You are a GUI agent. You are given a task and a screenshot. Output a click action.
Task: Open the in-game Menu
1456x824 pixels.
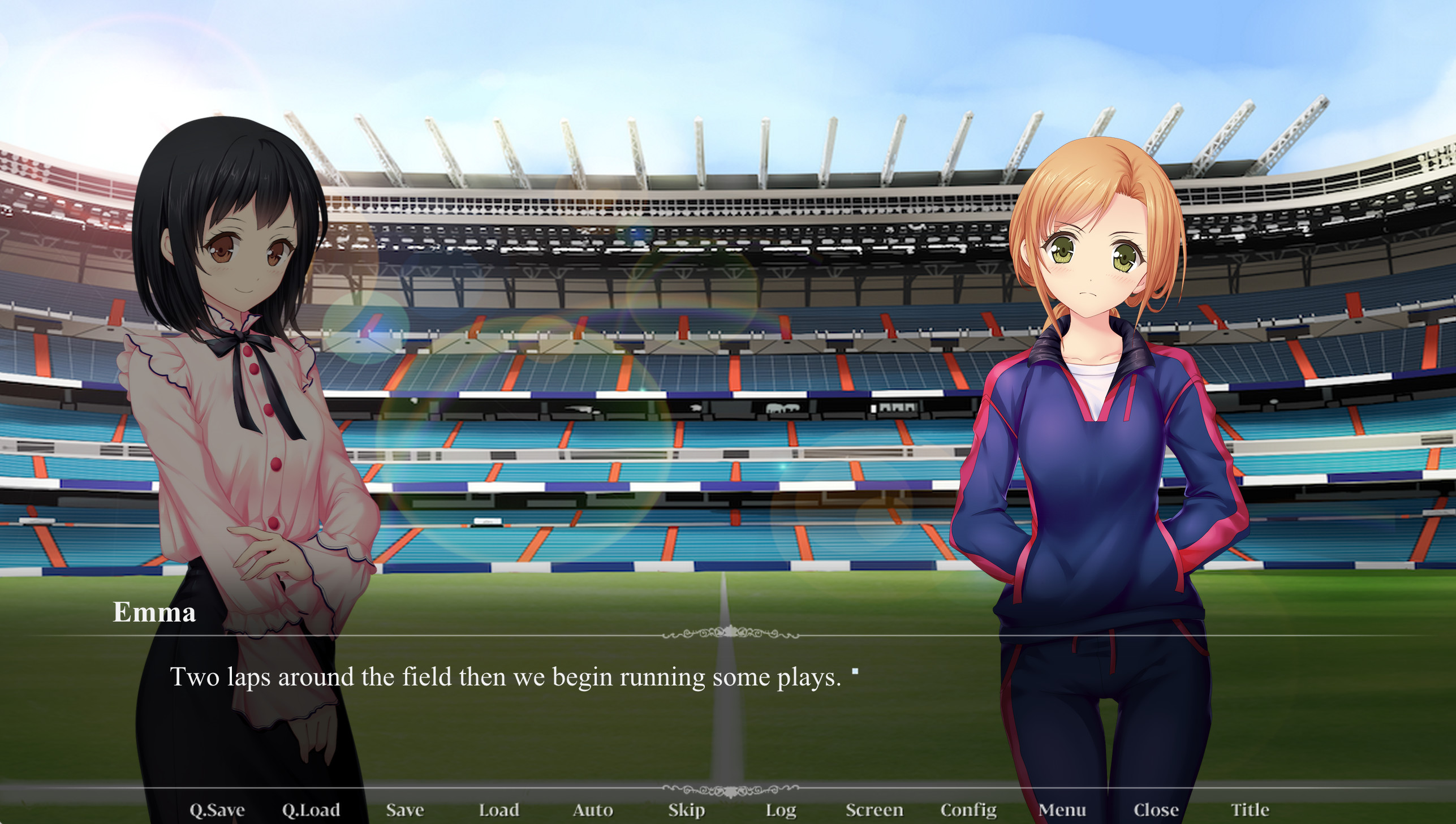[x=1064, y=810]
